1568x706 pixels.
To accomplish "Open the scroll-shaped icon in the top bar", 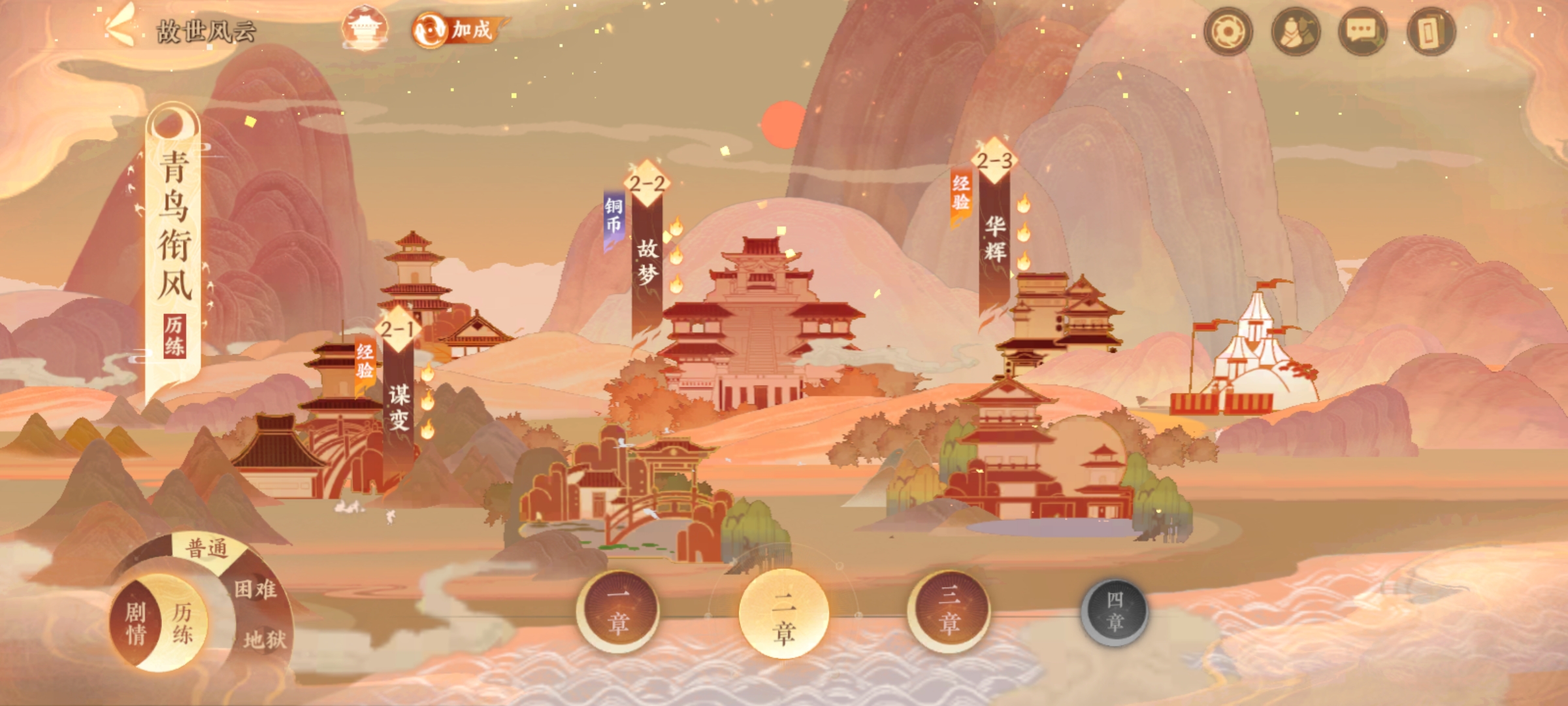I will pos(1431,31).
